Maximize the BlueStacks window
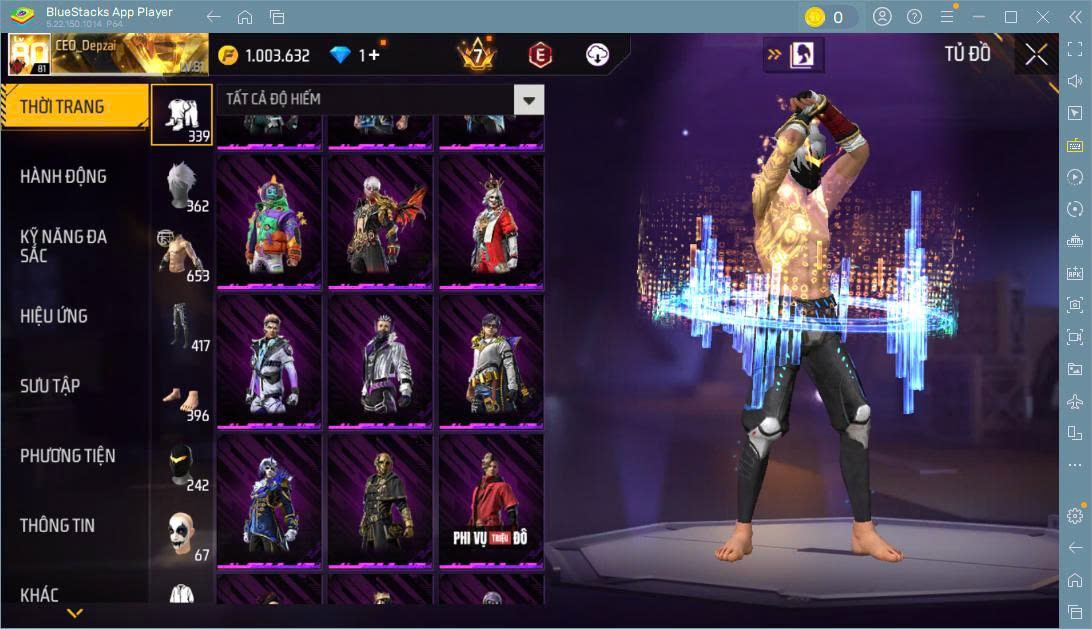1092x629 pixels. coord(1011,17)
